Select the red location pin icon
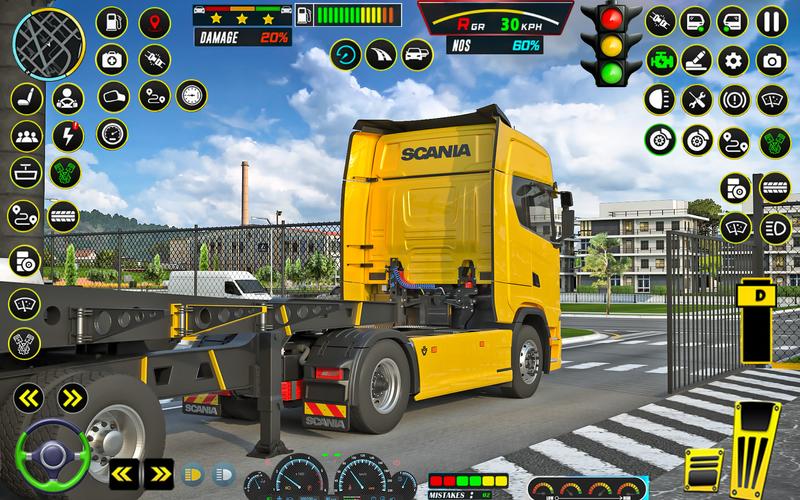This screenshot has width=800, height=500. pos(154,22)
